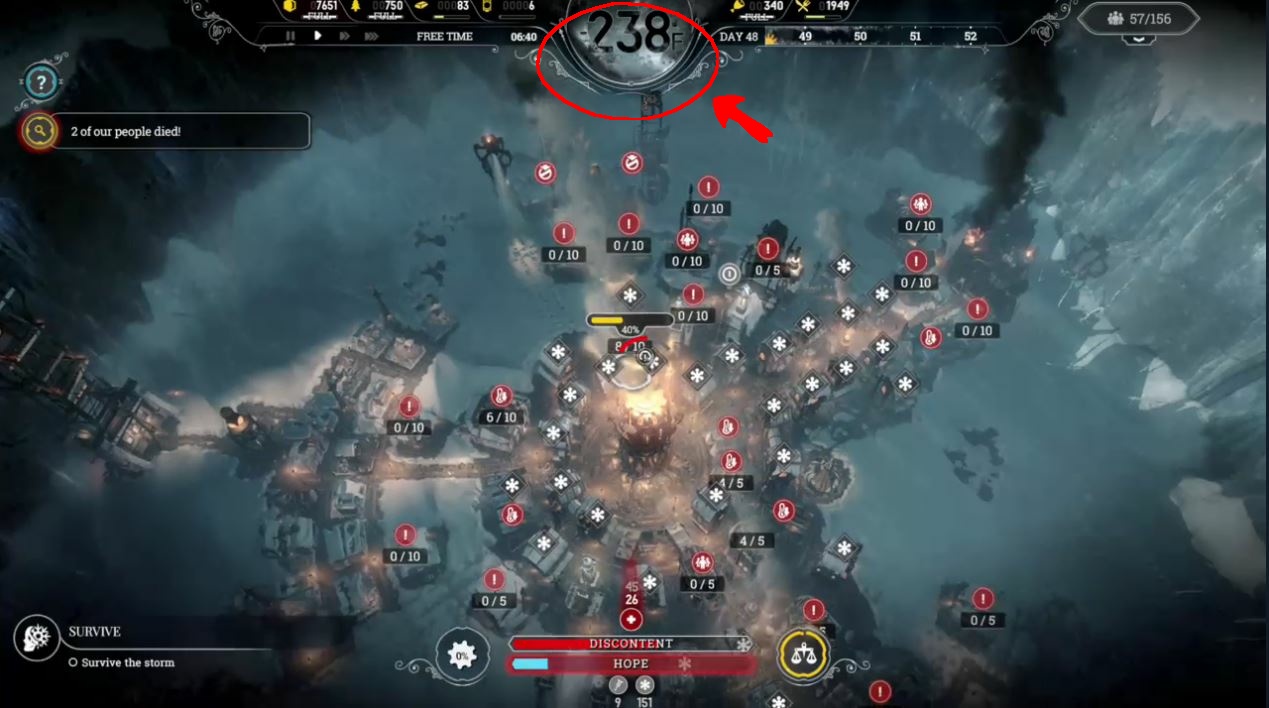
Task: Open the red medical cross alert icon
Action: click(x=631, y=618)
